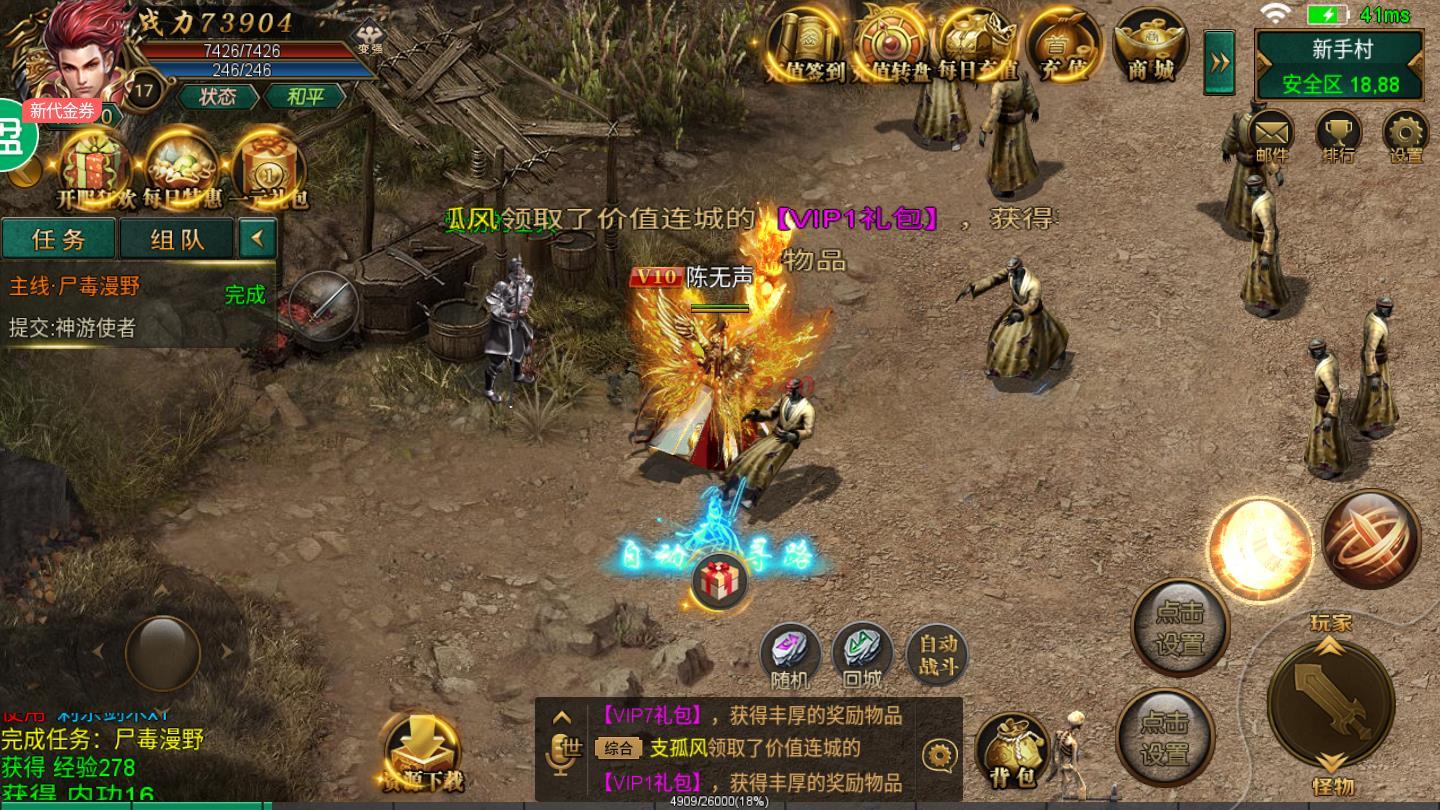Open the 邮件 mail icon

(x=1271, y=135)
